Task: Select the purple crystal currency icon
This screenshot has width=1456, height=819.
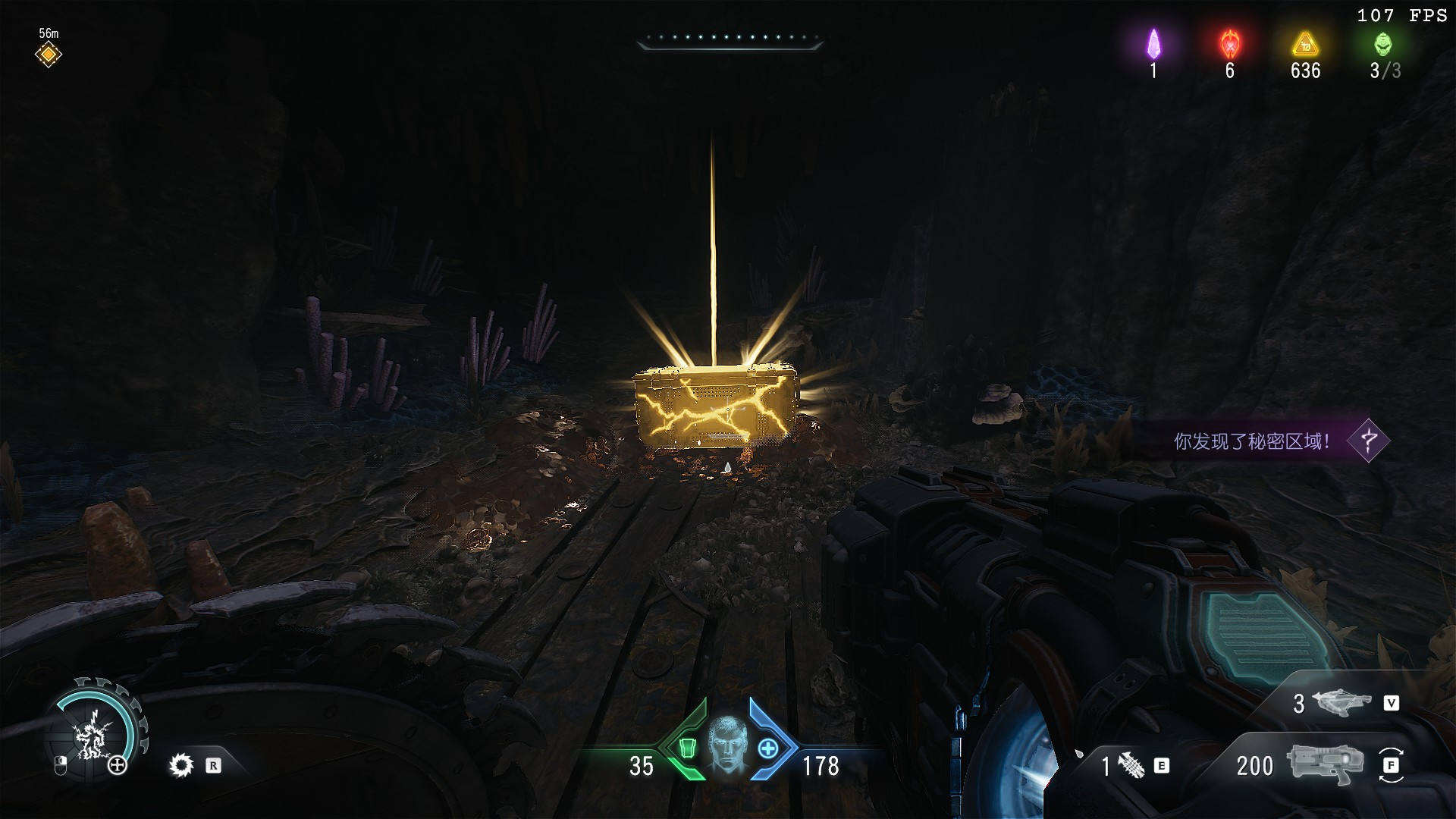Action: [1153, 44]
